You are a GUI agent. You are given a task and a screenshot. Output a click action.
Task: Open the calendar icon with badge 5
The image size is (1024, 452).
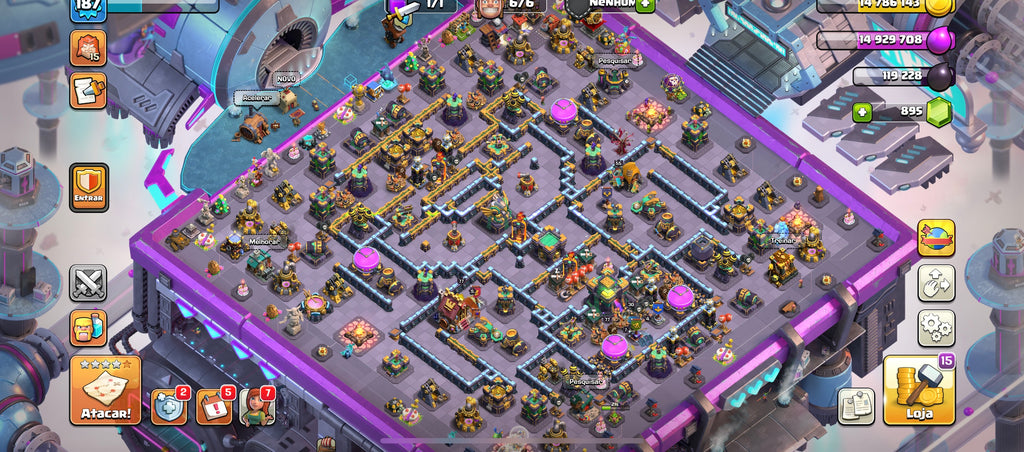point(214,406)
